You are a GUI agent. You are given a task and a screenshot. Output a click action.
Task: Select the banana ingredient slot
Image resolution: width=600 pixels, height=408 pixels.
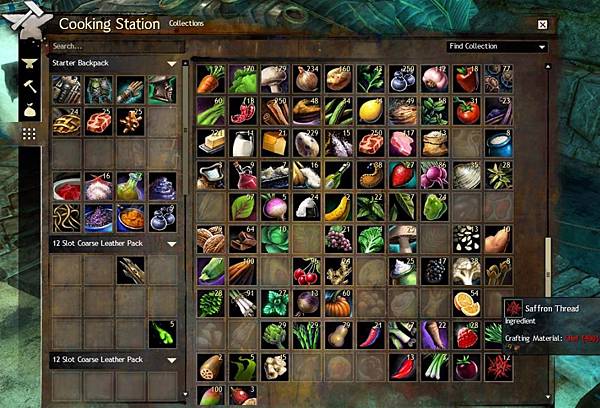(x=339, y=207)
